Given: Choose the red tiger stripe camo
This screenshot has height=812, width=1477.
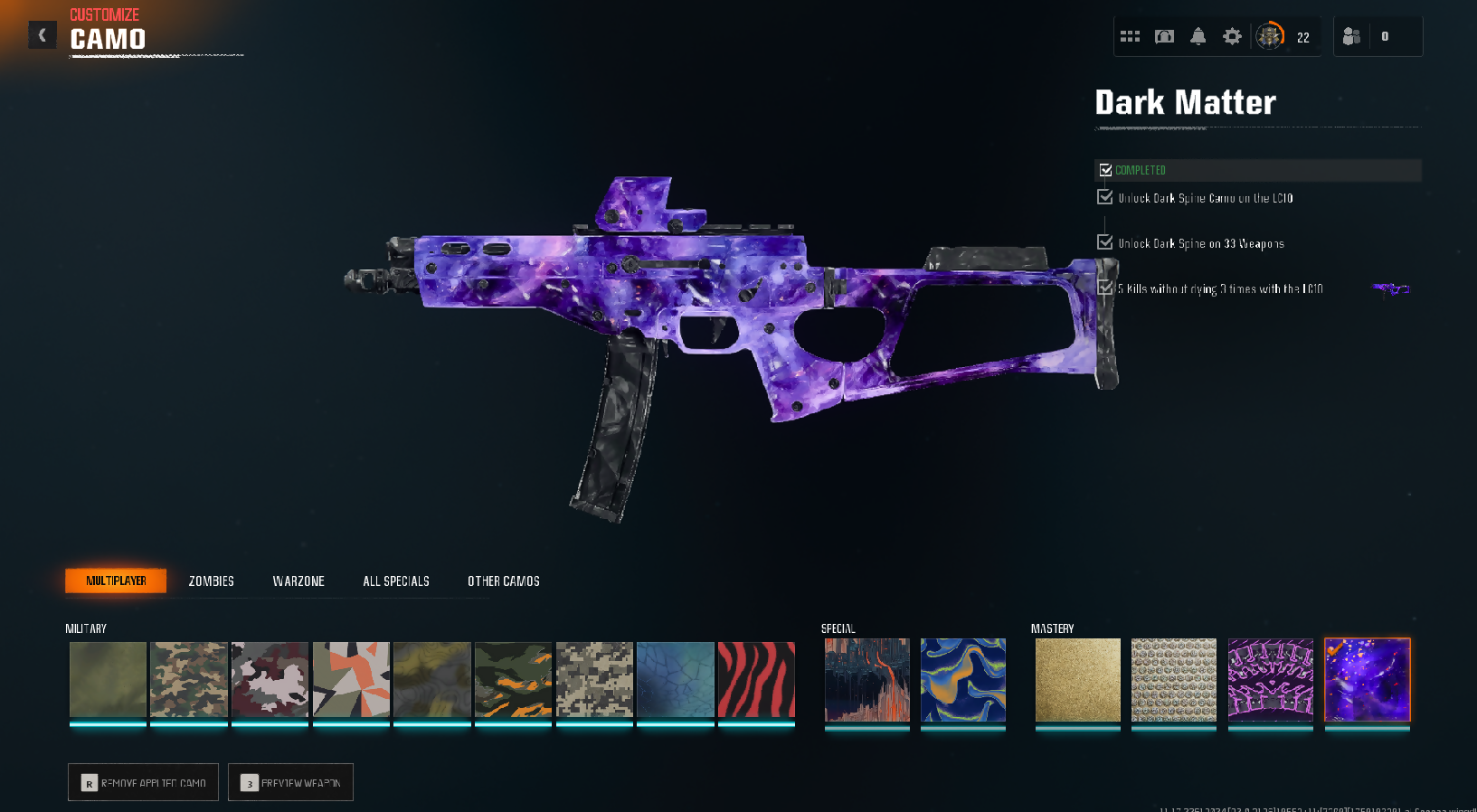Looking at the screenshot, I should click(x=756, y=680).
